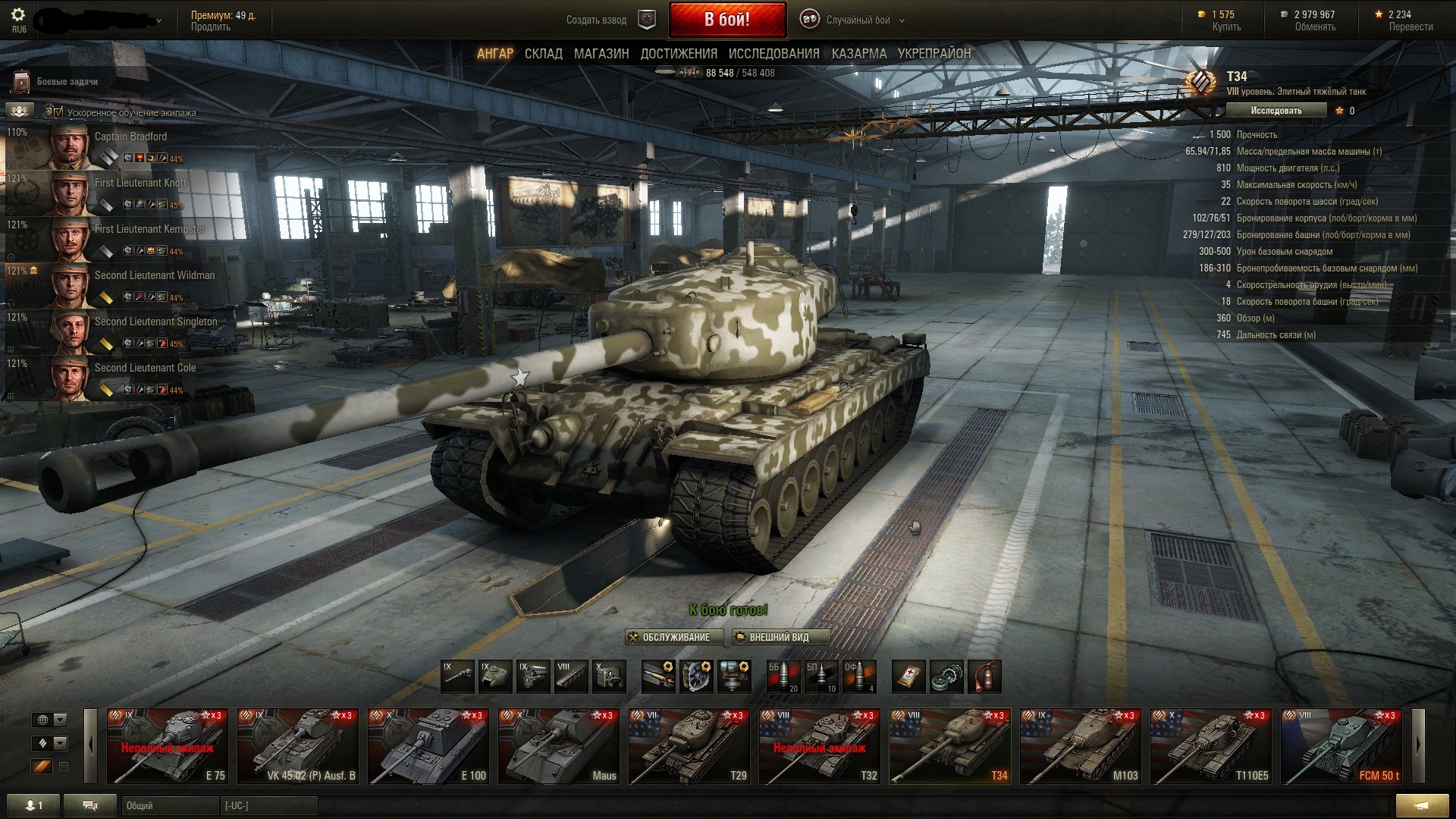Open the settings gear menu

click(18, 15)
